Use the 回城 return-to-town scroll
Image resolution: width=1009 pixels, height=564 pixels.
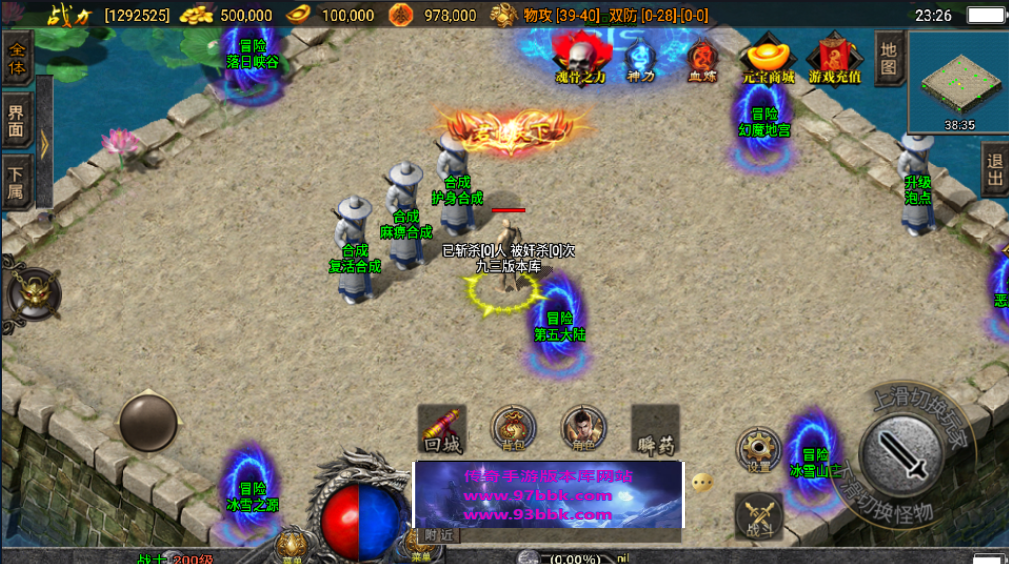(x=442, y=429)
